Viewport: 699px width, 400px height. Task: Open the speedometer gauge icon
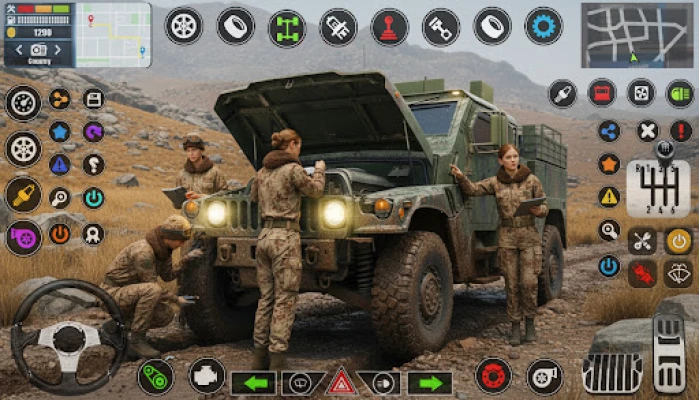pos(23,102)
